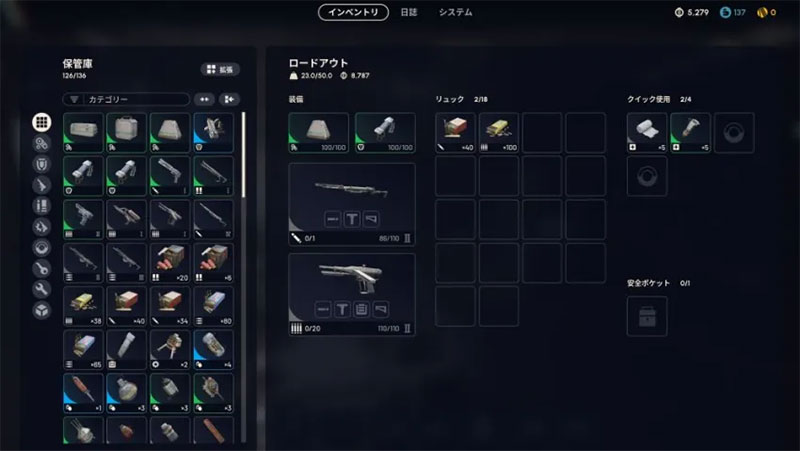This screenshot has width=800, height=451.
Task: Select the bandage roll quick-use slot
Action: 647,133
